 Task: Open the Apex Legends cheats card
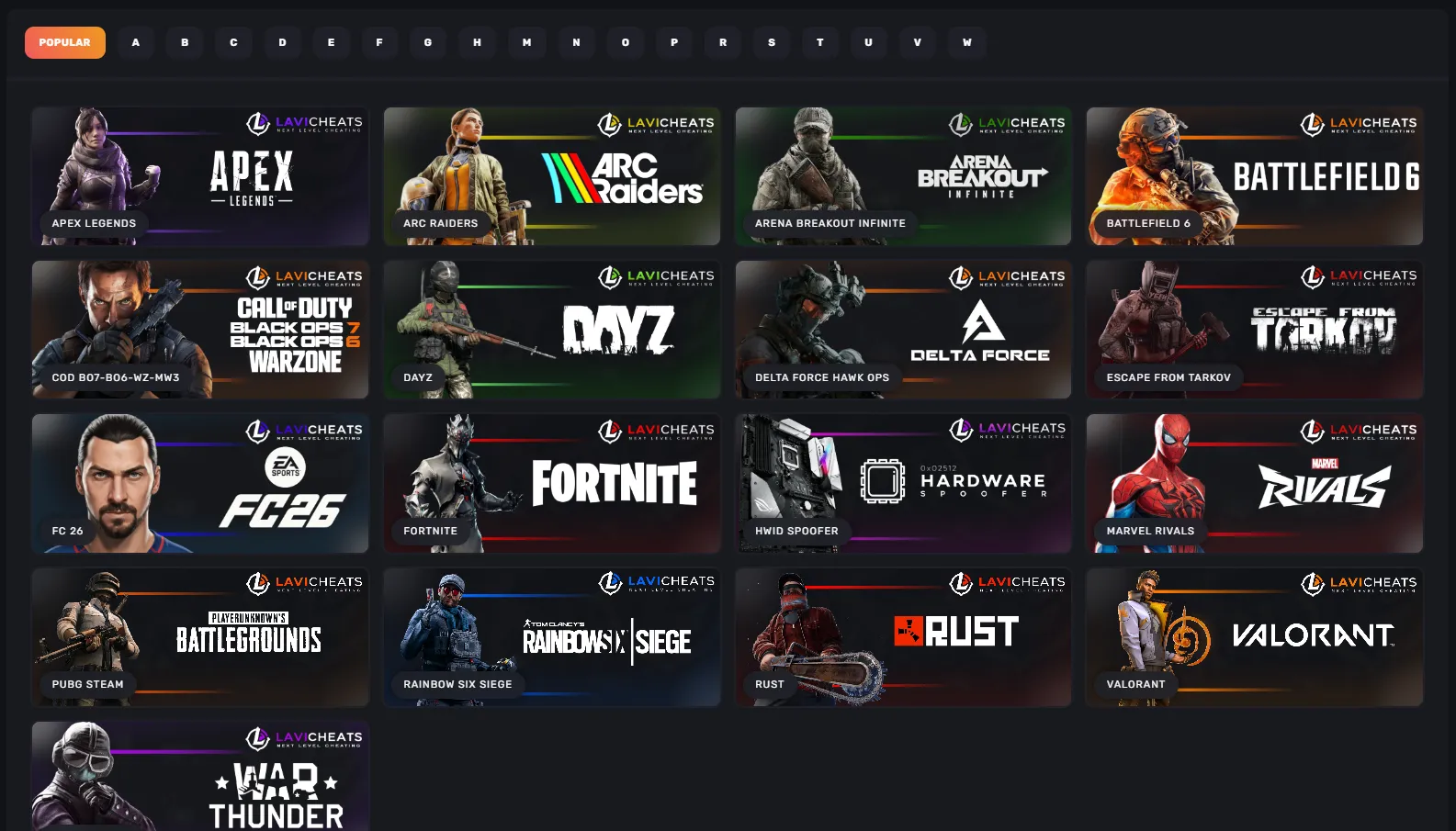(200, 176)
